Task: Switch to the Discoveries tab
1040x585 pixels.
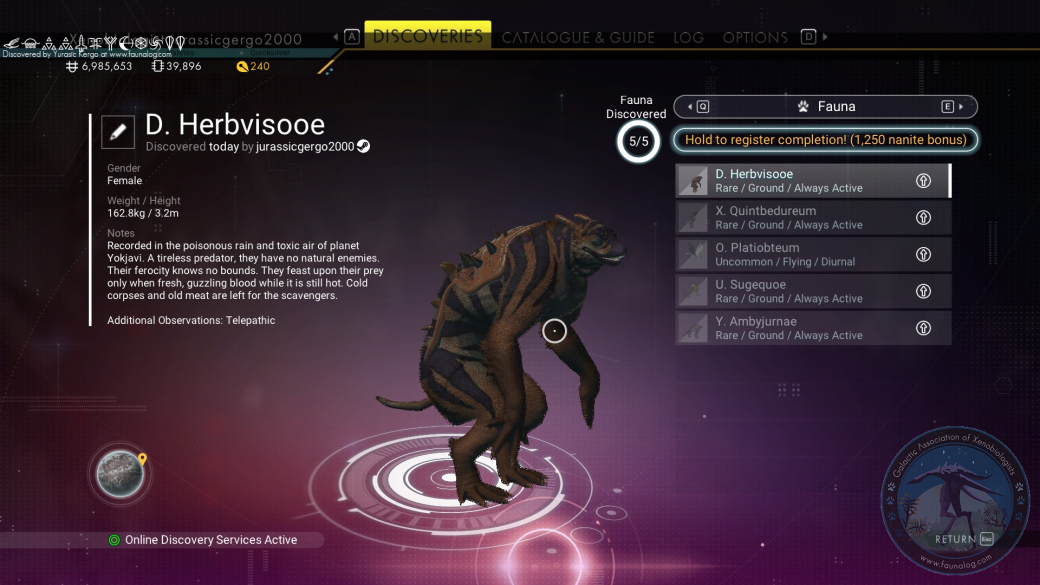Action: tap(427, 37)
